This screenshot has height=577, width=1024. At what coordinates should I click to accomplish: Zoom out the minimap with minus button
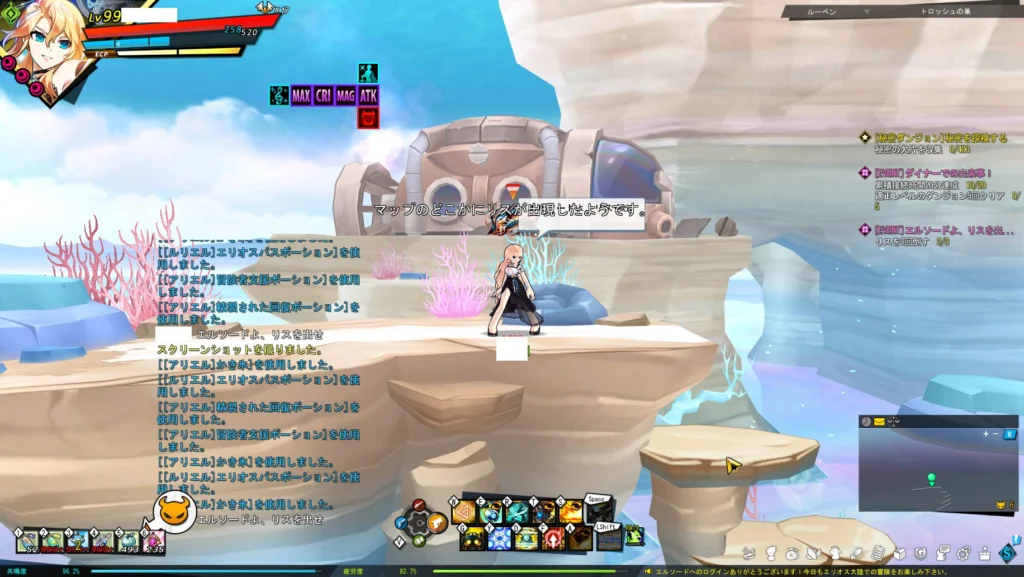(x=996, y=433)
